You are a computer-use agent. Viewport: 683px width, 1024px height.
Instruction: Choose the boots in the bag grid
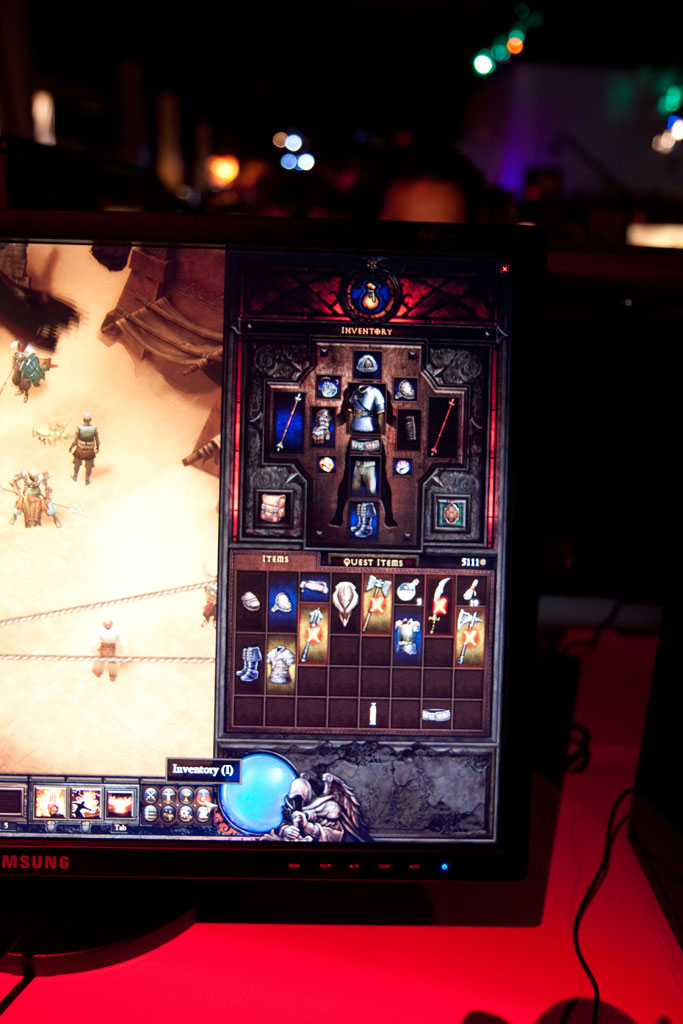point(249,662)
